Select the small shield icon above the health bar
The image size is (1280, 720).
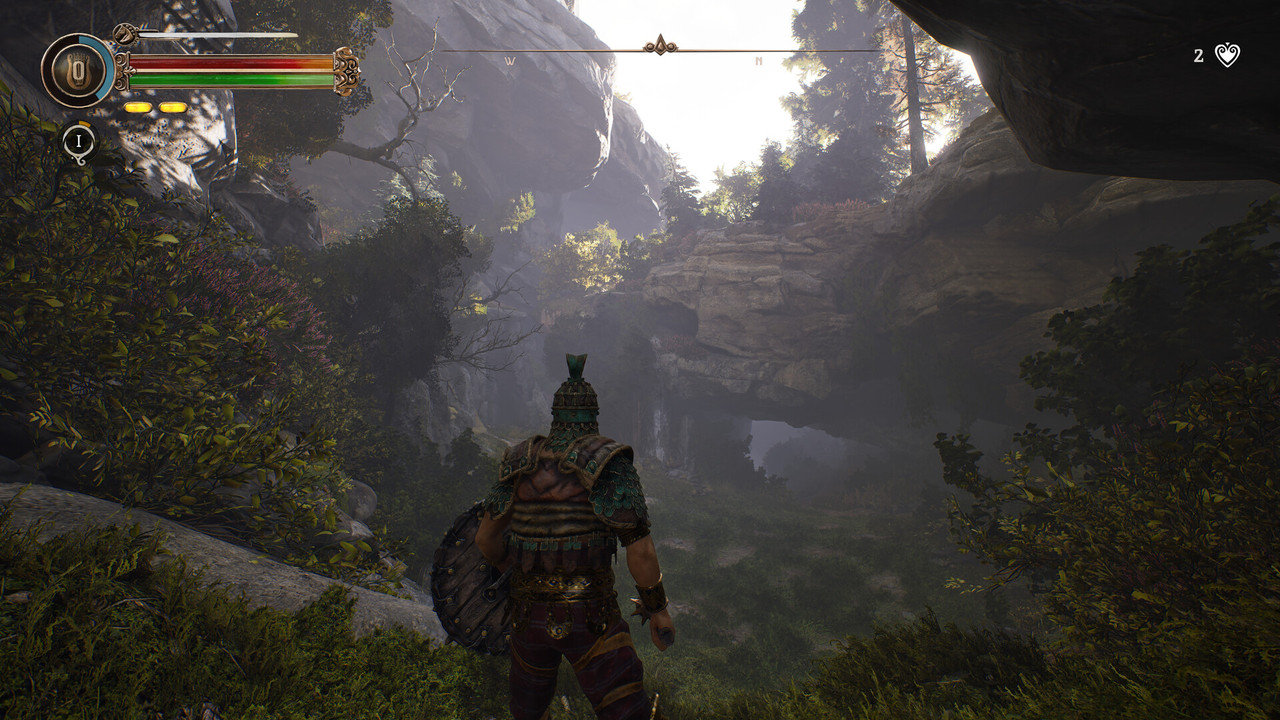tap(125, 35)
